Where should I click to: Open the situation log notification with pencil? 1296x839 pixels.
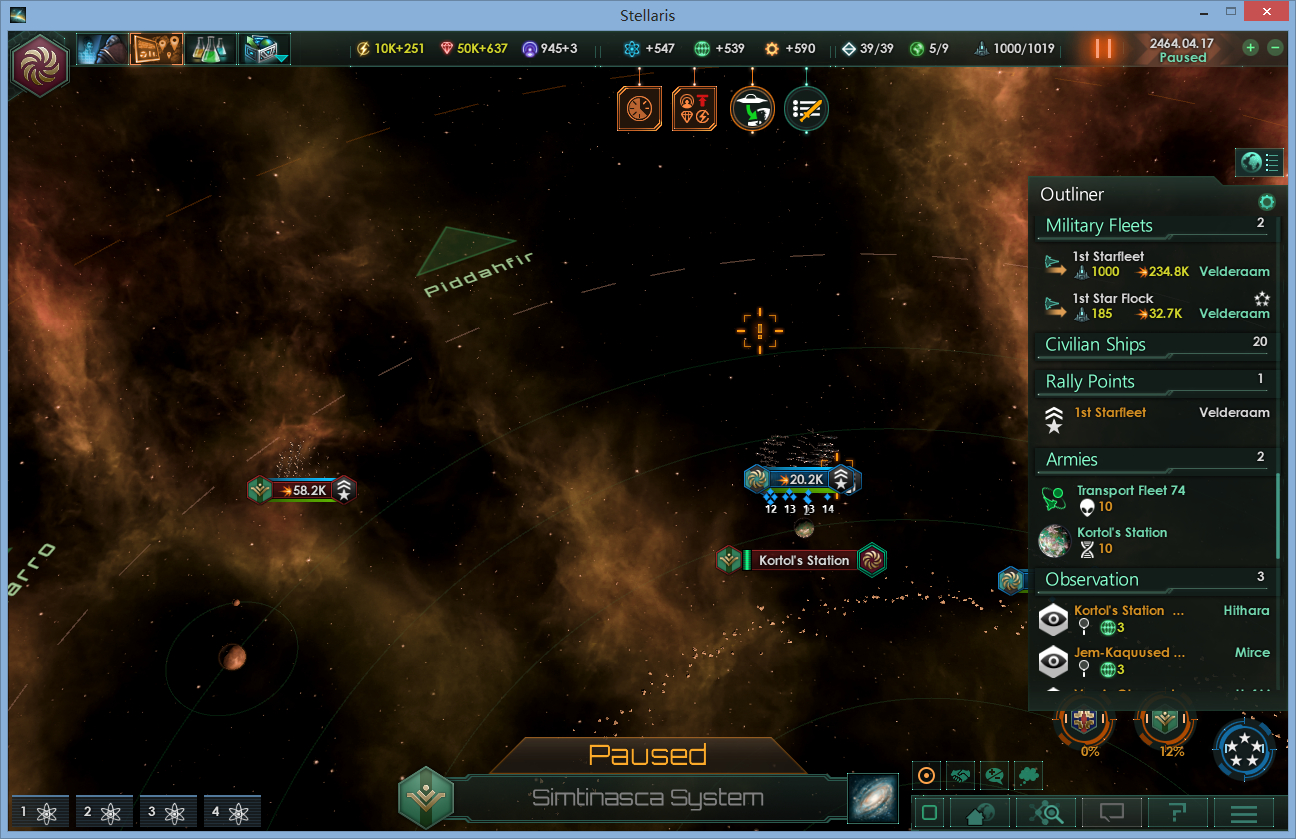(806, 108)
